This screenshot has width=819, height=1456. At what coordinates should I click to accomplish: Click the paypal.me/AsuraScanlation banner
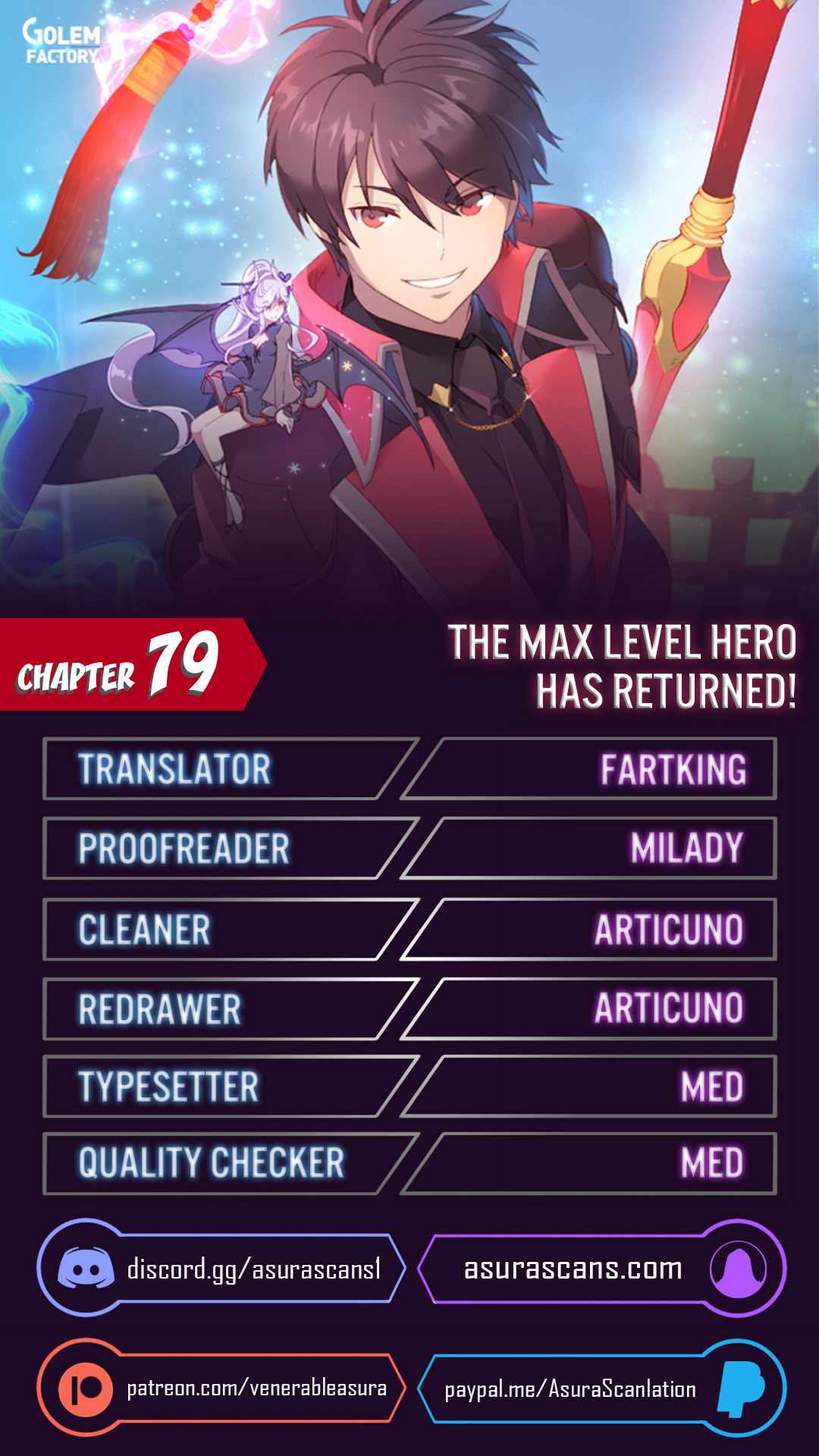coord(601,1388)
